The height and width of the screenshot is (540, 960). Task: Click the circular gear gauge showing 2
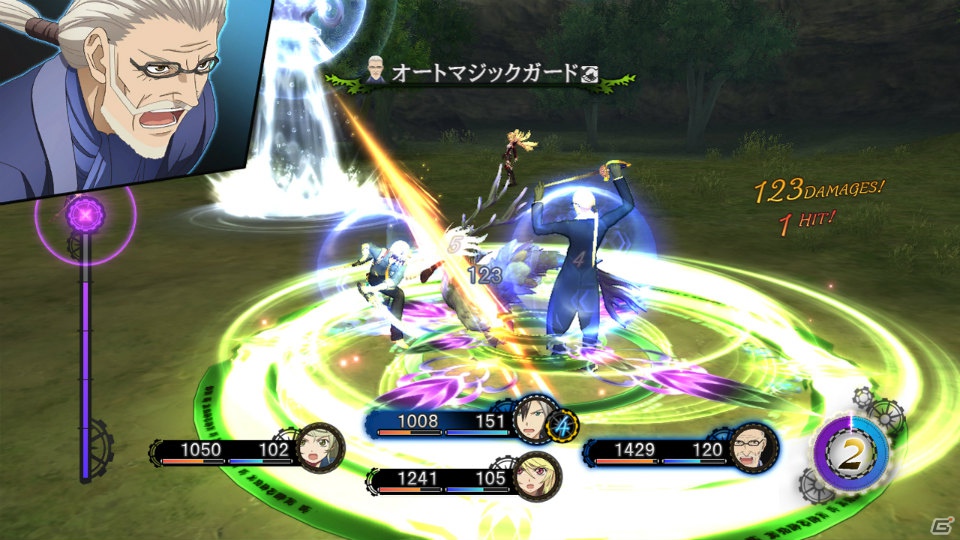(850, 456)
